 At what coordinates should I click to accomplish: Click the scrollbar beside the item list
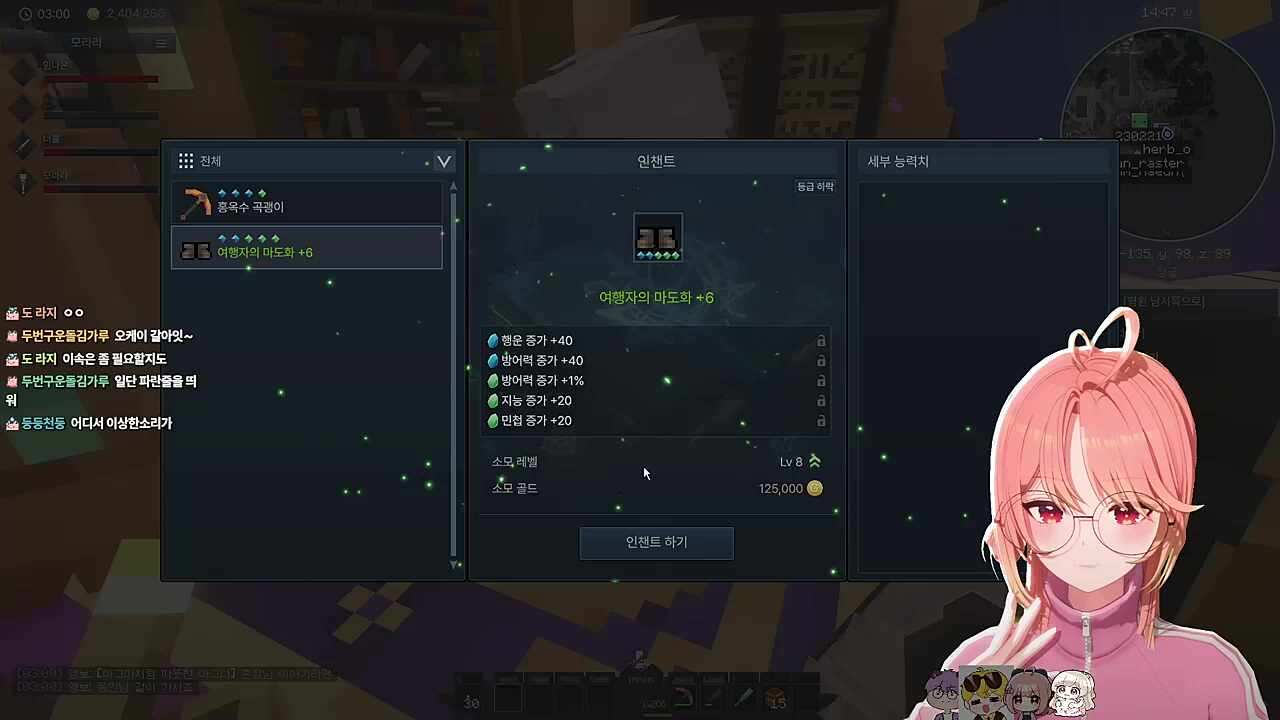453,300
